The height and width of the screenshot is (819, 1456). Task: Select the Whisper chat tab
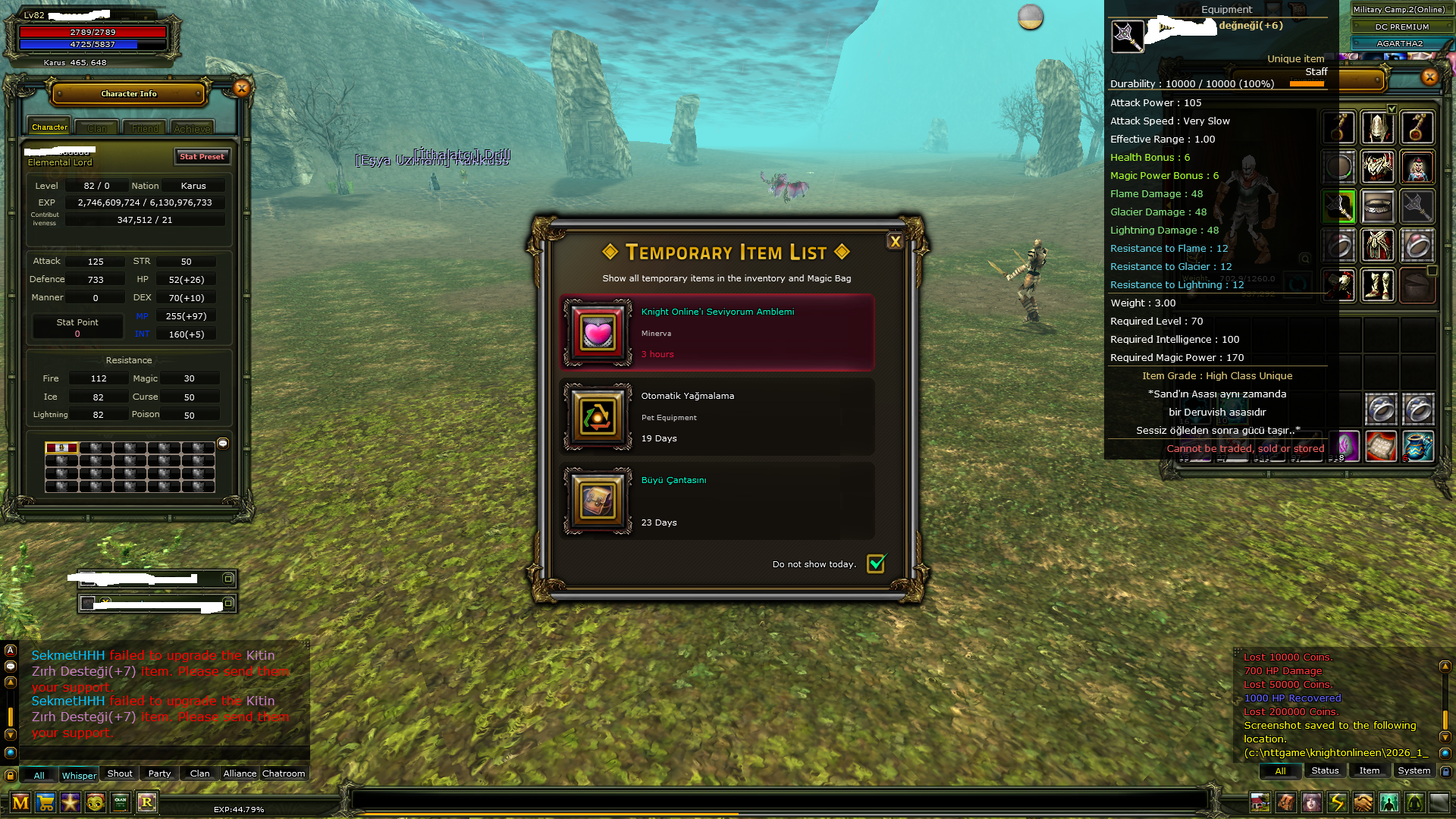79,775
